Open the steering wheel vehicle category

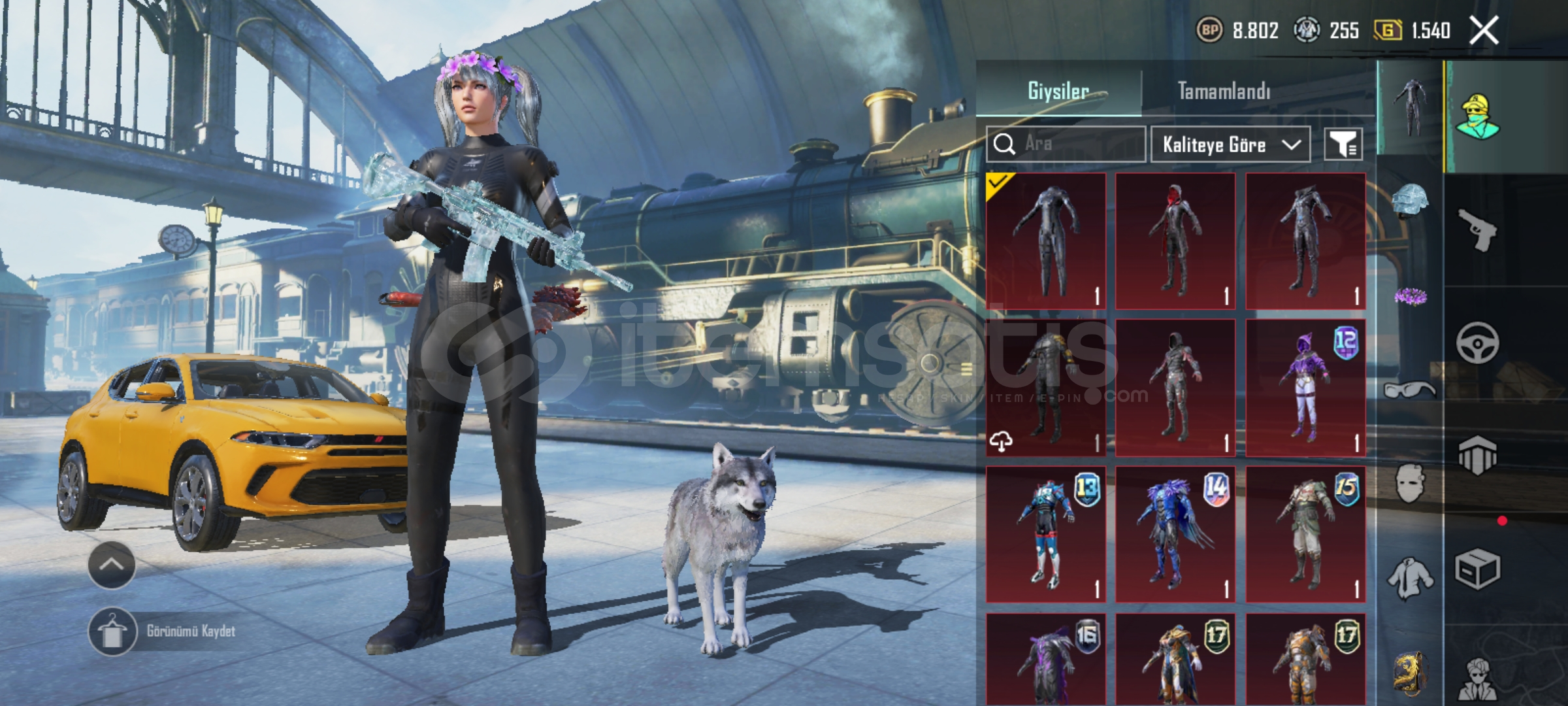tap(1478, 343)
